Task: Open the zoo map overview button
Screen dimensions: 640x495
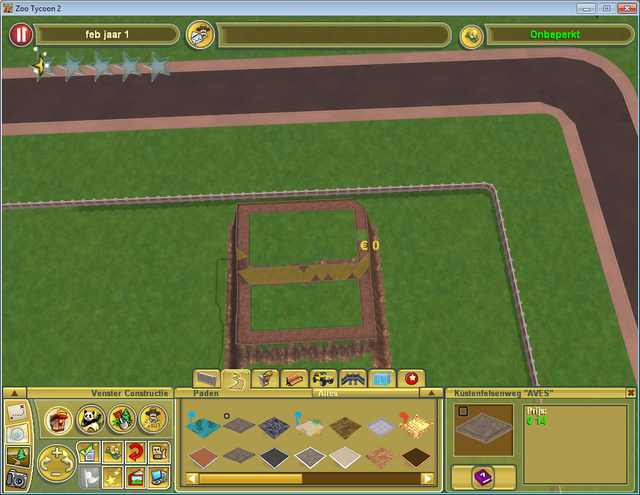Action: pyautogui.click(x=16, y=412)
